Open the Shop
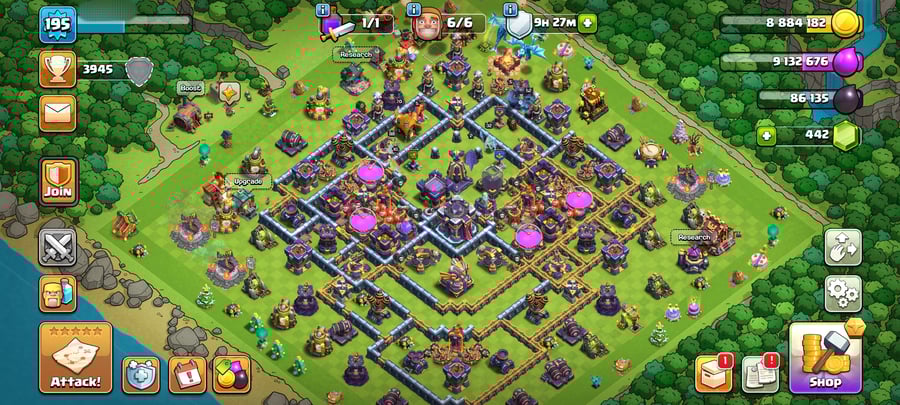The image size is (900, 405). pyautogui.click(x=825, y=357)
